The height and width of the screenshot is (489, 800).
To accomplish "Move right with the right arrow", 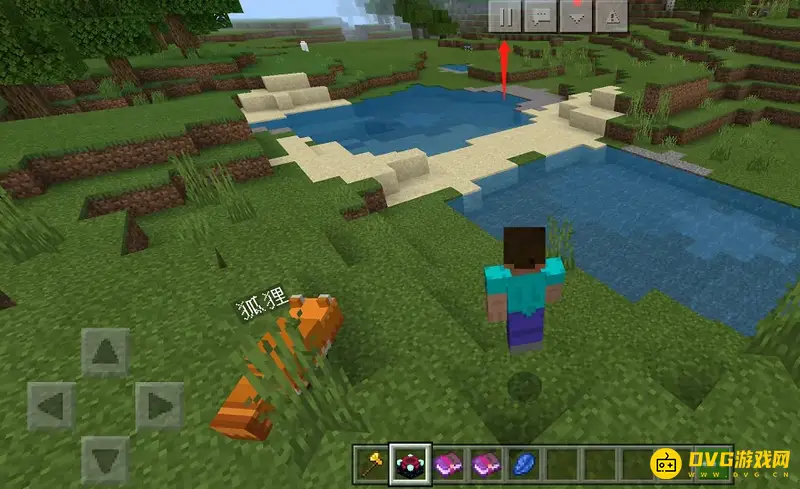I will point(158,406).
